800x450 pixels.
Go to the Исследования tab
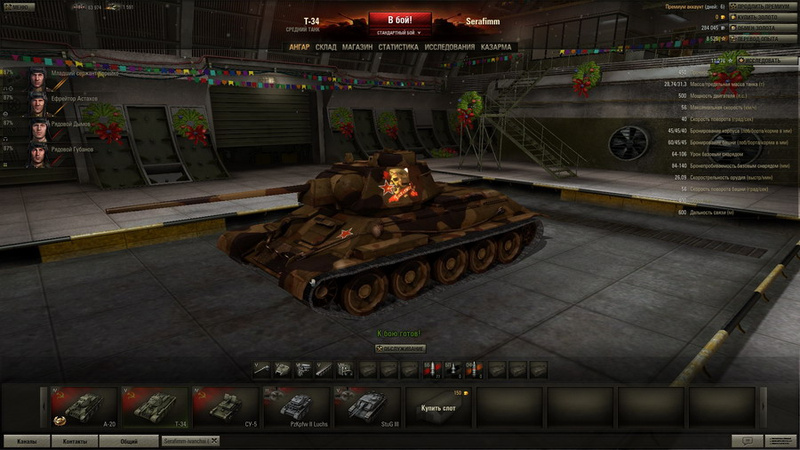tap(449, 47)
